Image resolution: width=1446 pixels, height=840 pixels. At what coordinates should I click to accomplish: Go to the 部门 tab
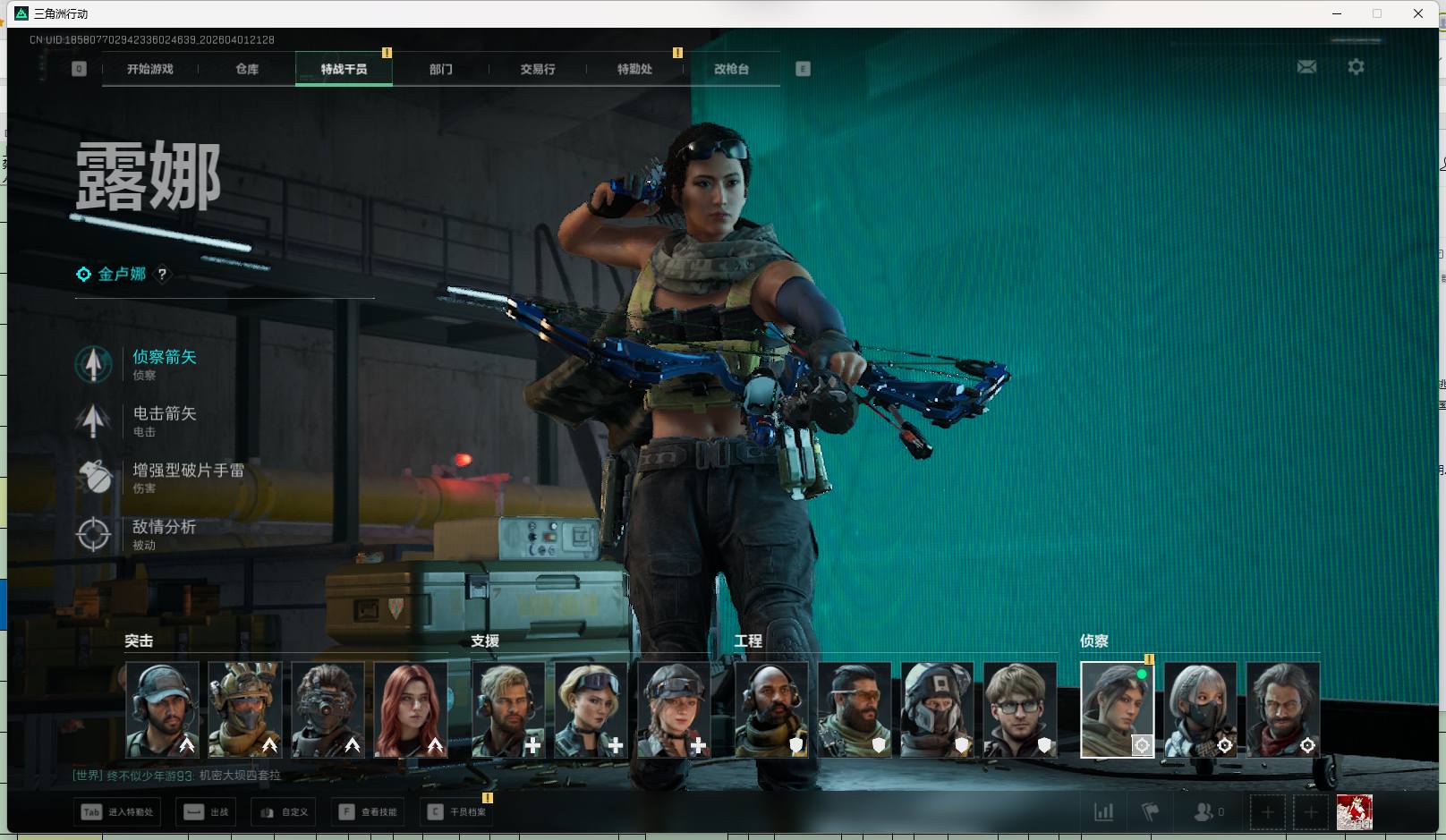(440, 69)
